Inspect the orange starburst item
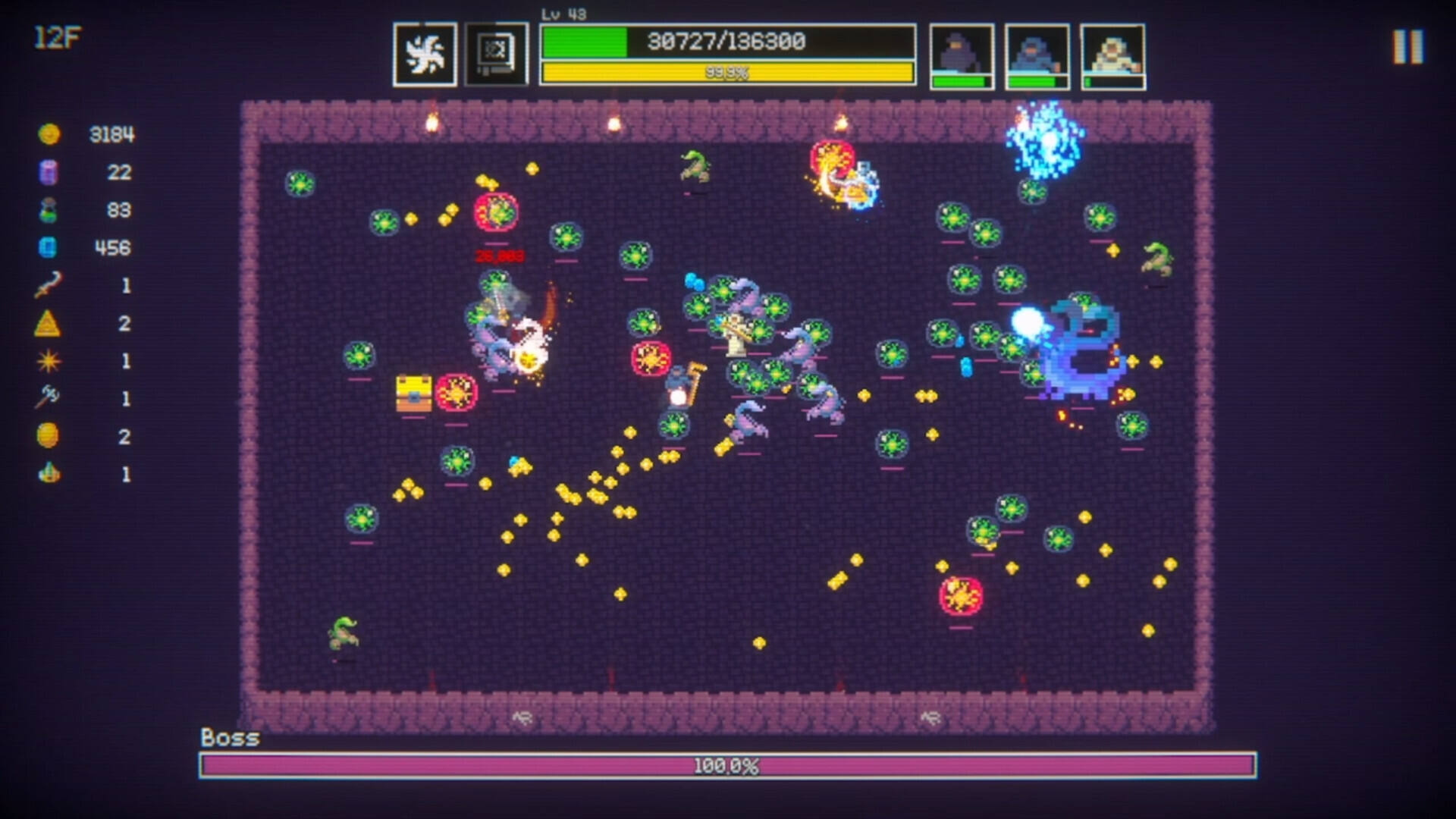 (49, 361)
